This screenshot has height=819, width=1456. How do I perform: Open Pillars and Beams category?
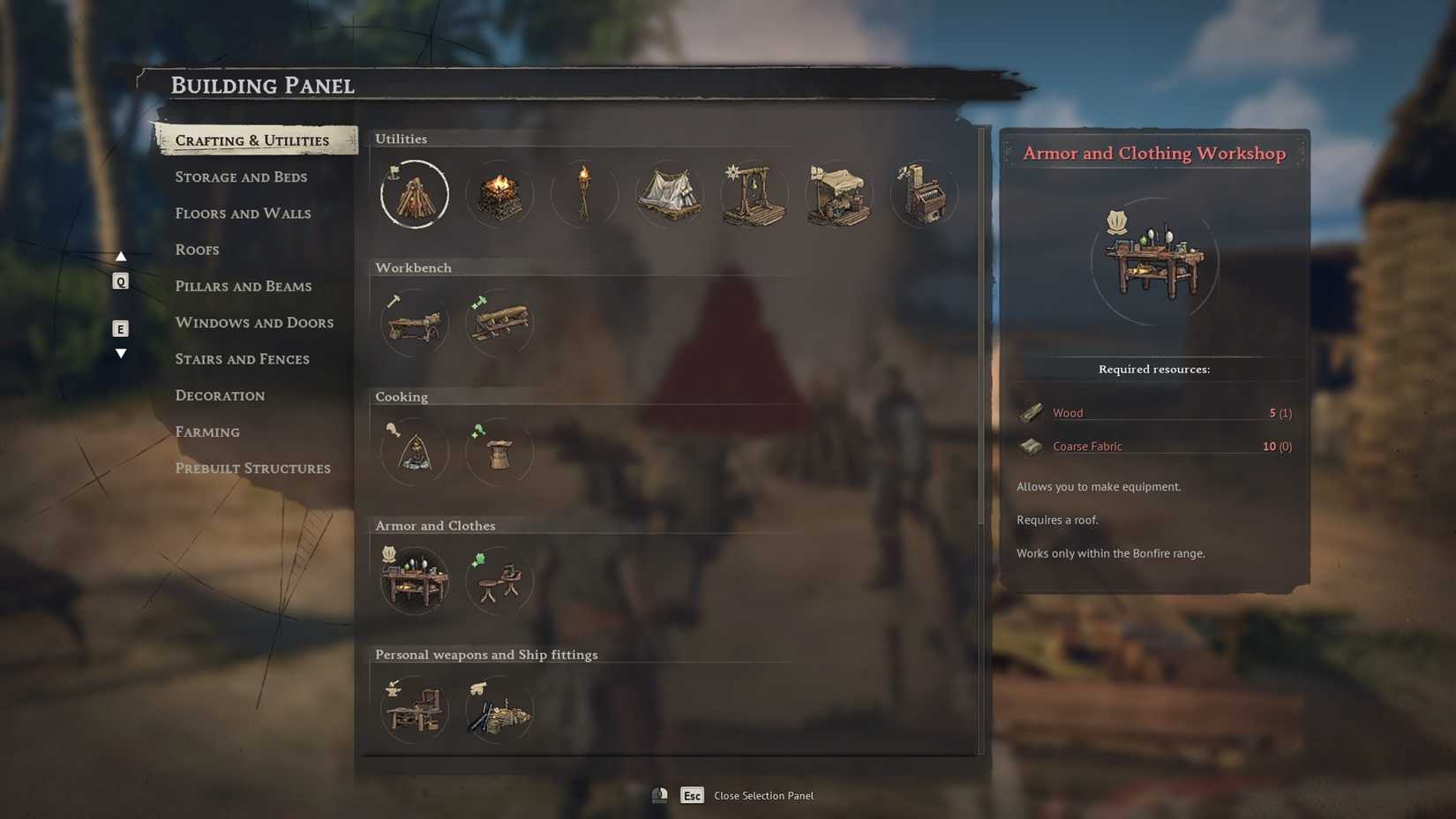click(x=243, y=286)
